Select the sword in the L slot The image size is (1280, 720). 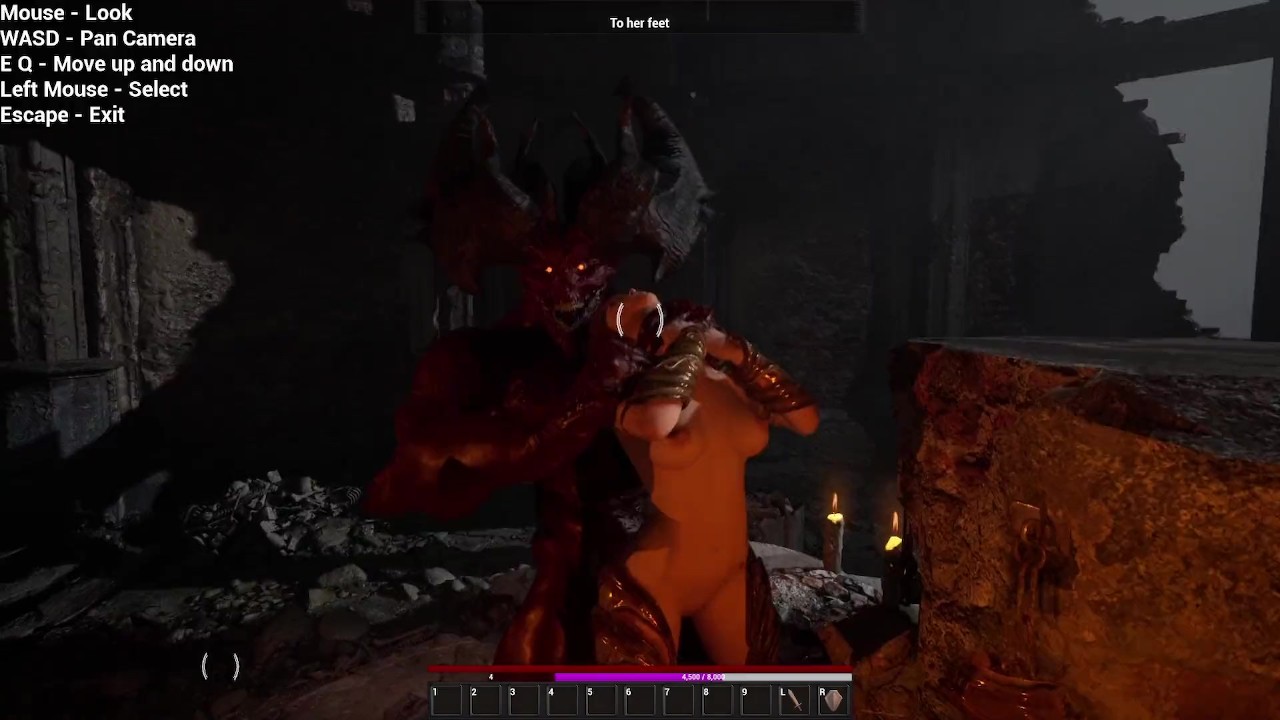[x=795, y=700]
